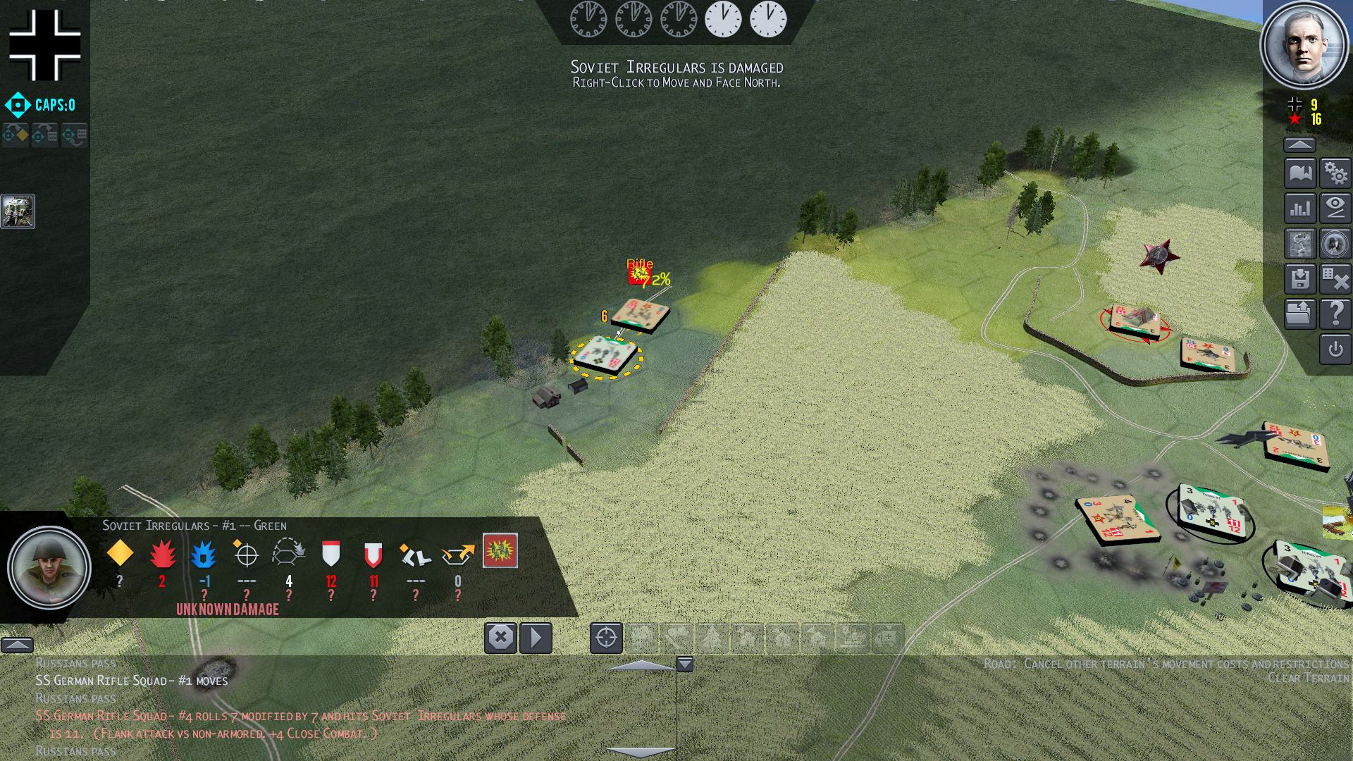Click the center-on-unit crosshair button
1353x761 pixels.
[605, 637]
